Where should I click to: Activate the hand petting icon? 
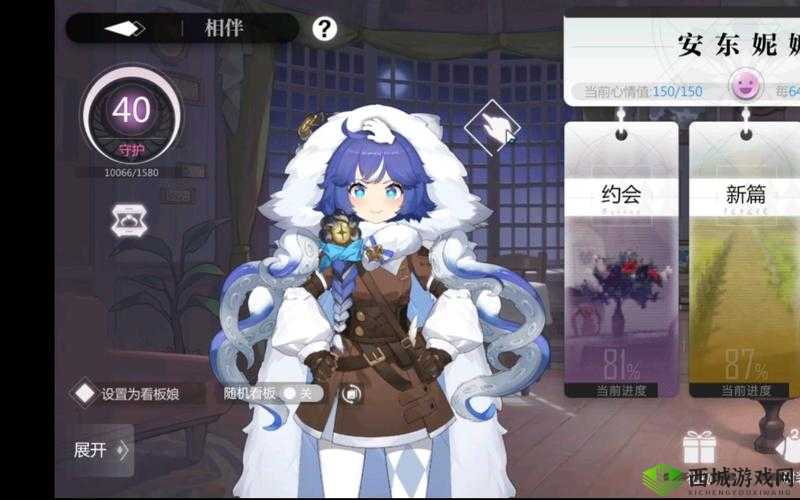click(x=494, y=127)
